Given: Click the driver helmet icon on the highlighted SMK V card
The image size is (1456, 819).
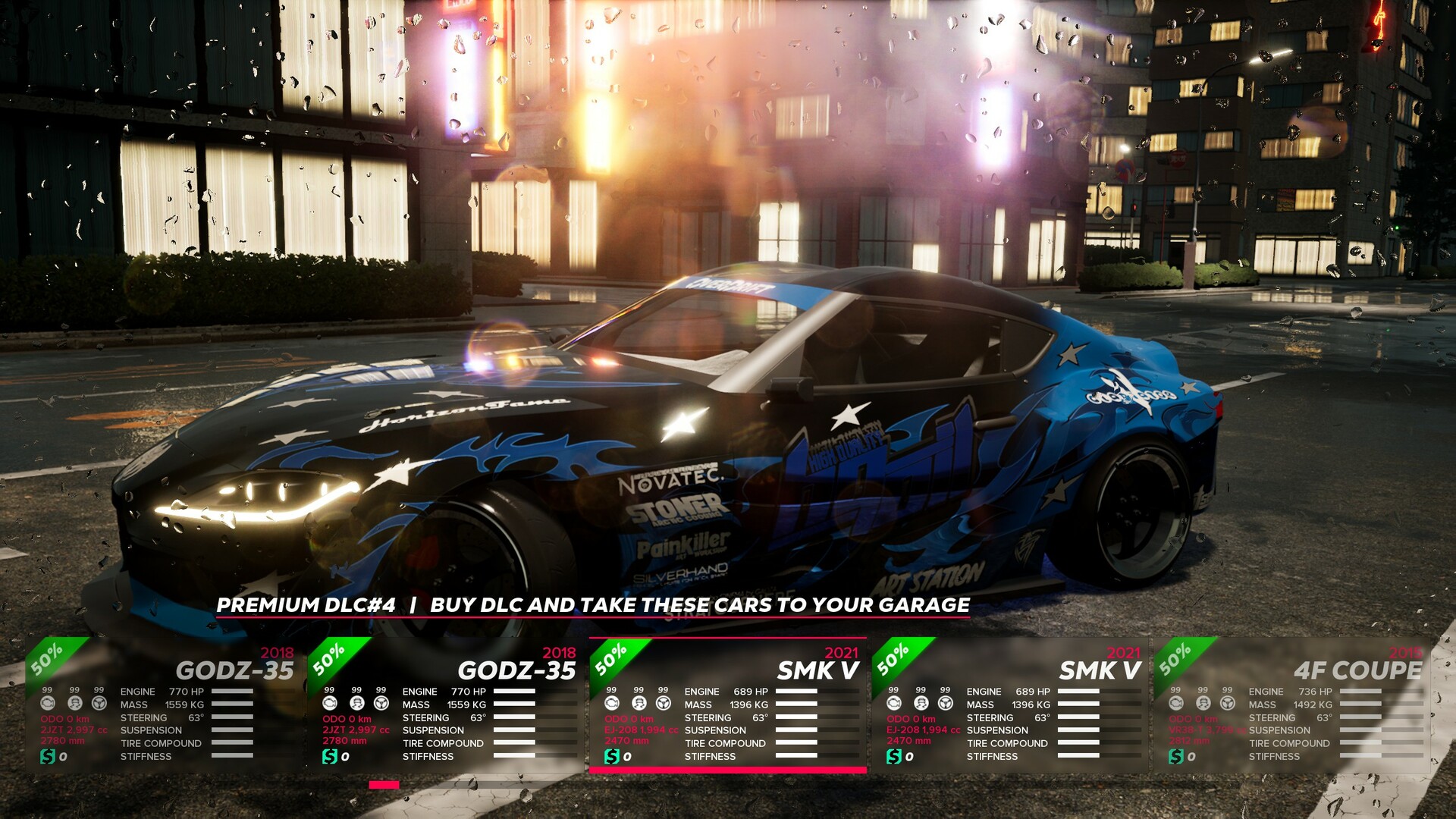Looking at the screenshot, I should tap(639, 704).
